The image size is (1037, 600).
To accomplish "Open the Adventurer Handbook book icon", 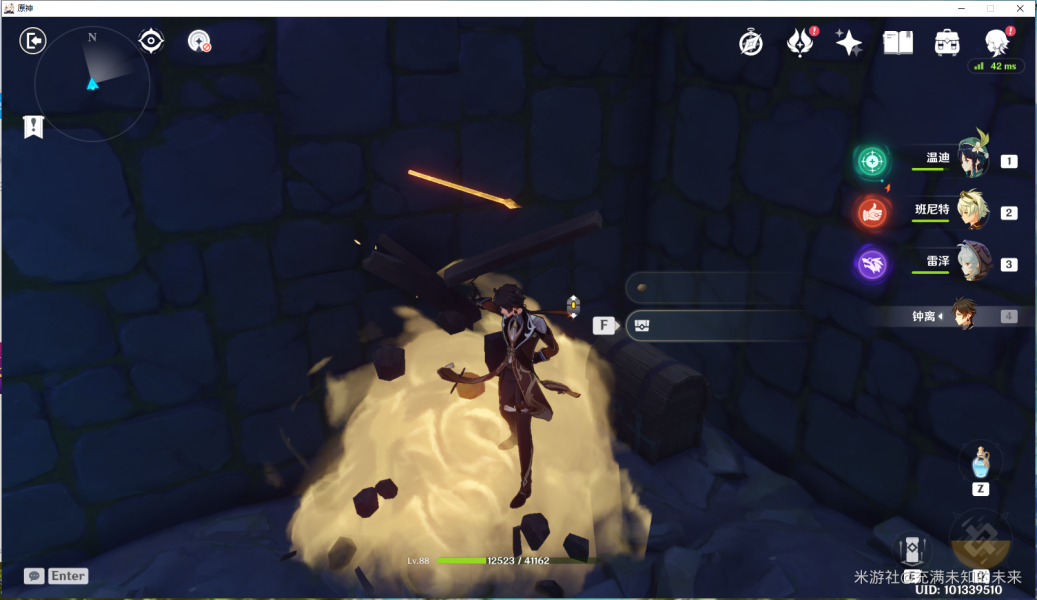I will click(898, 43).
